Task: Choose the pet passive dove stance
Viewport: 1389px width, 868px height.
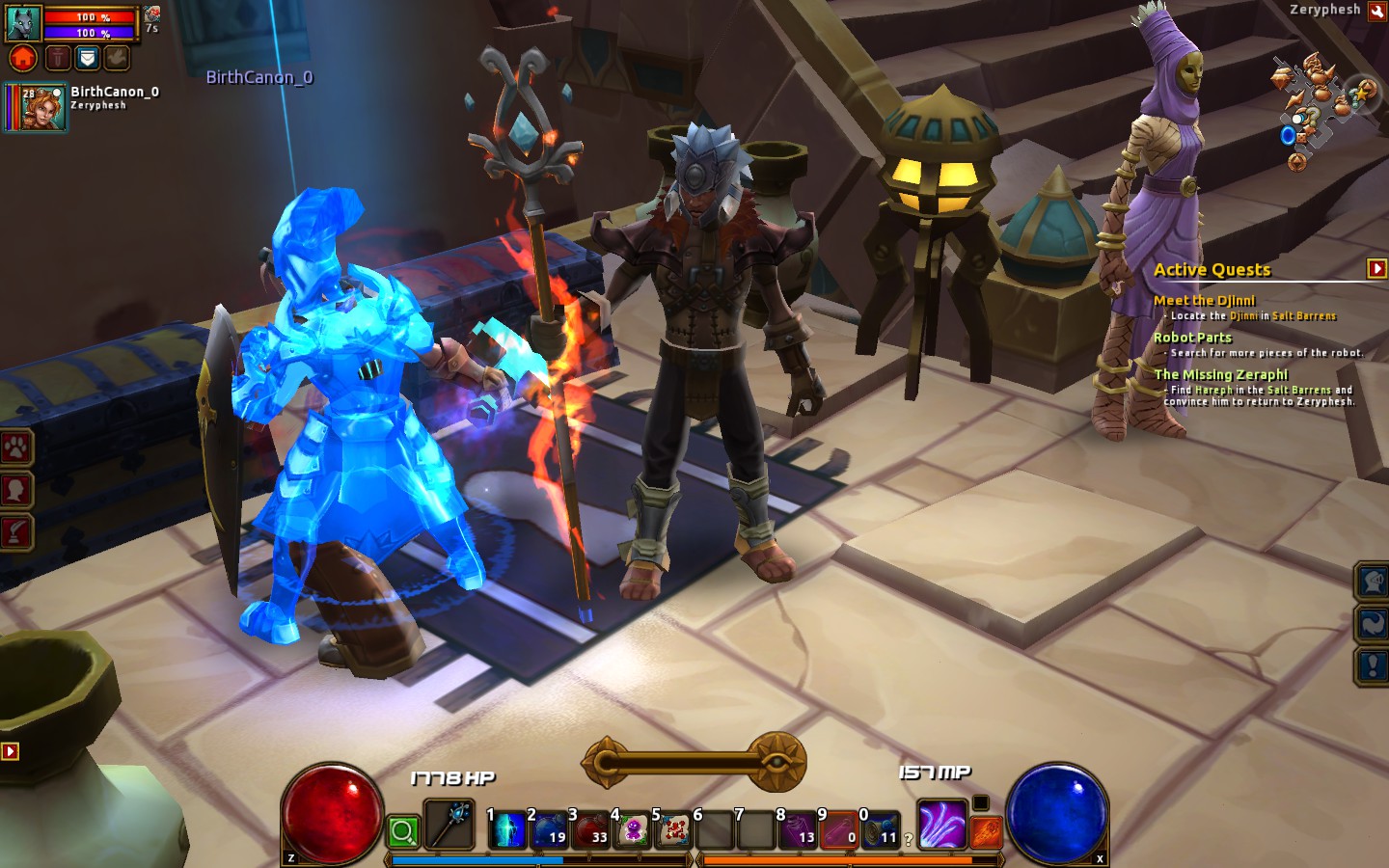Action: pos(118,59)
